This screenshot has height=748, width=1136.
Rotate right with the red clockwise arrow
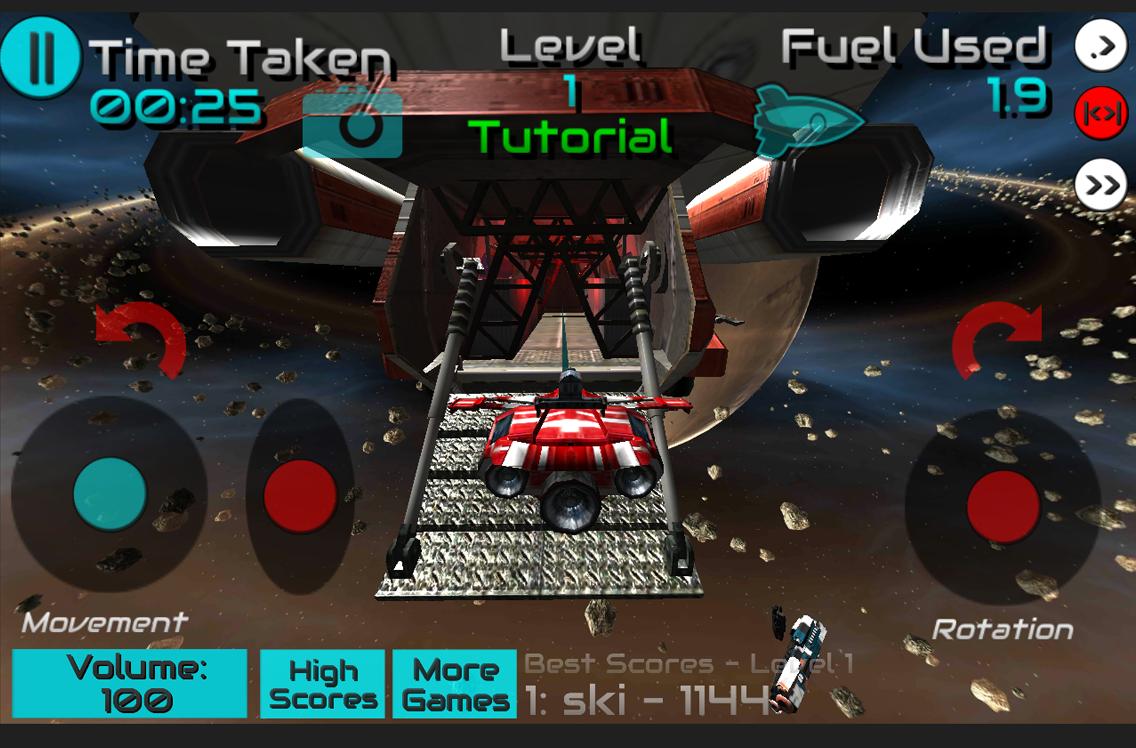(996, 341)
